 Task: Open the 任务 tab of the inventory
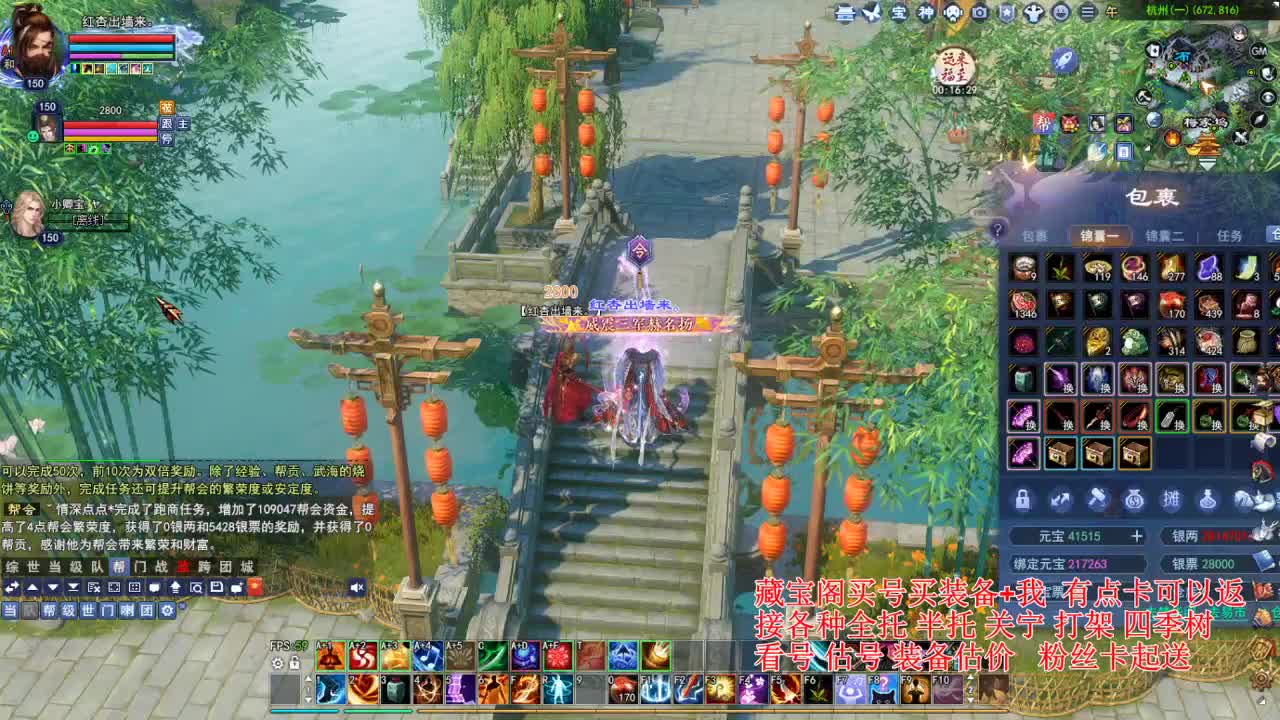[1231, 235]
